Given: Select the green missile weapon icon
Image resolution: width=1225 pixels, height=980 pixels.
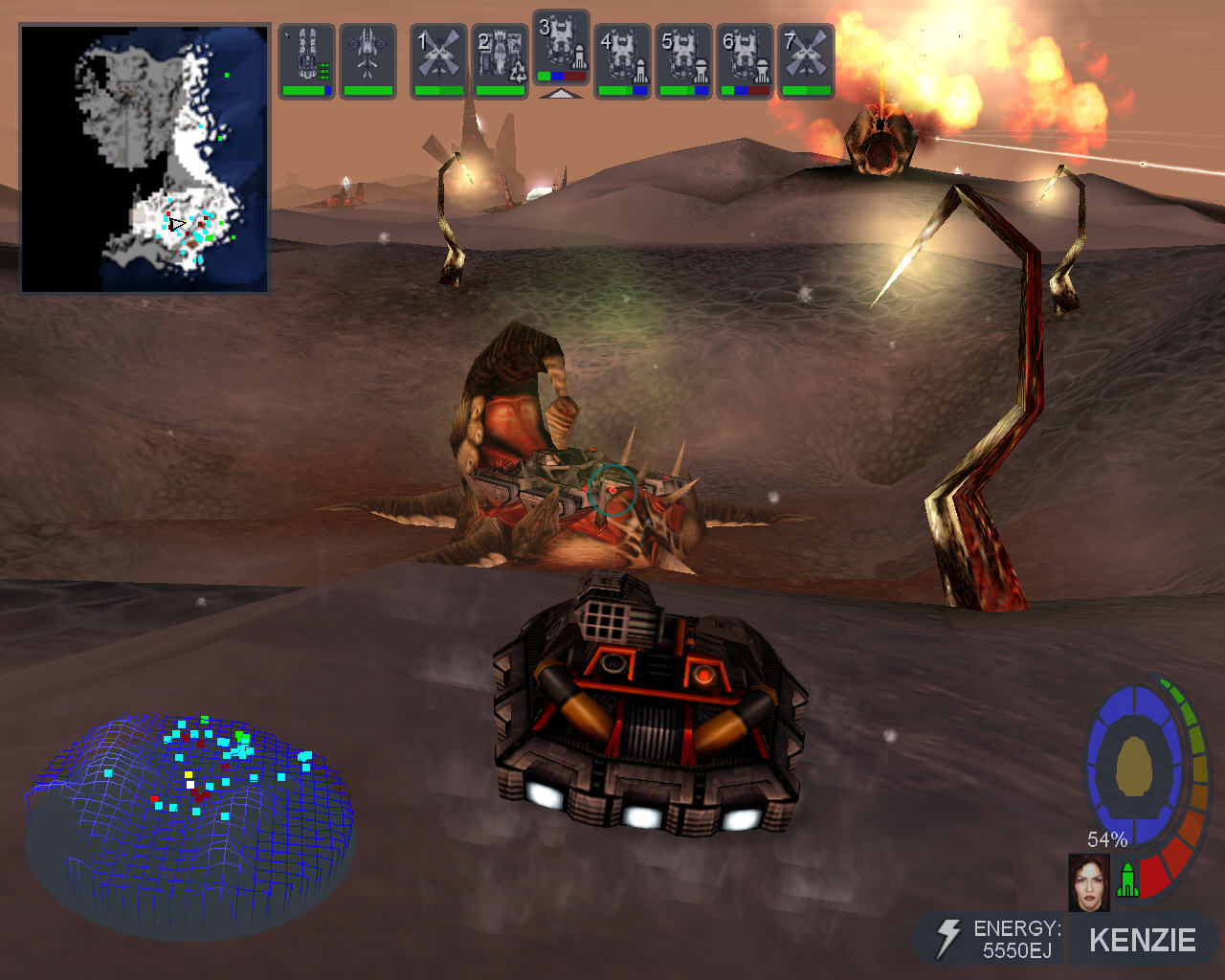Looking at the screenshot, I should tap(1128, 880).
